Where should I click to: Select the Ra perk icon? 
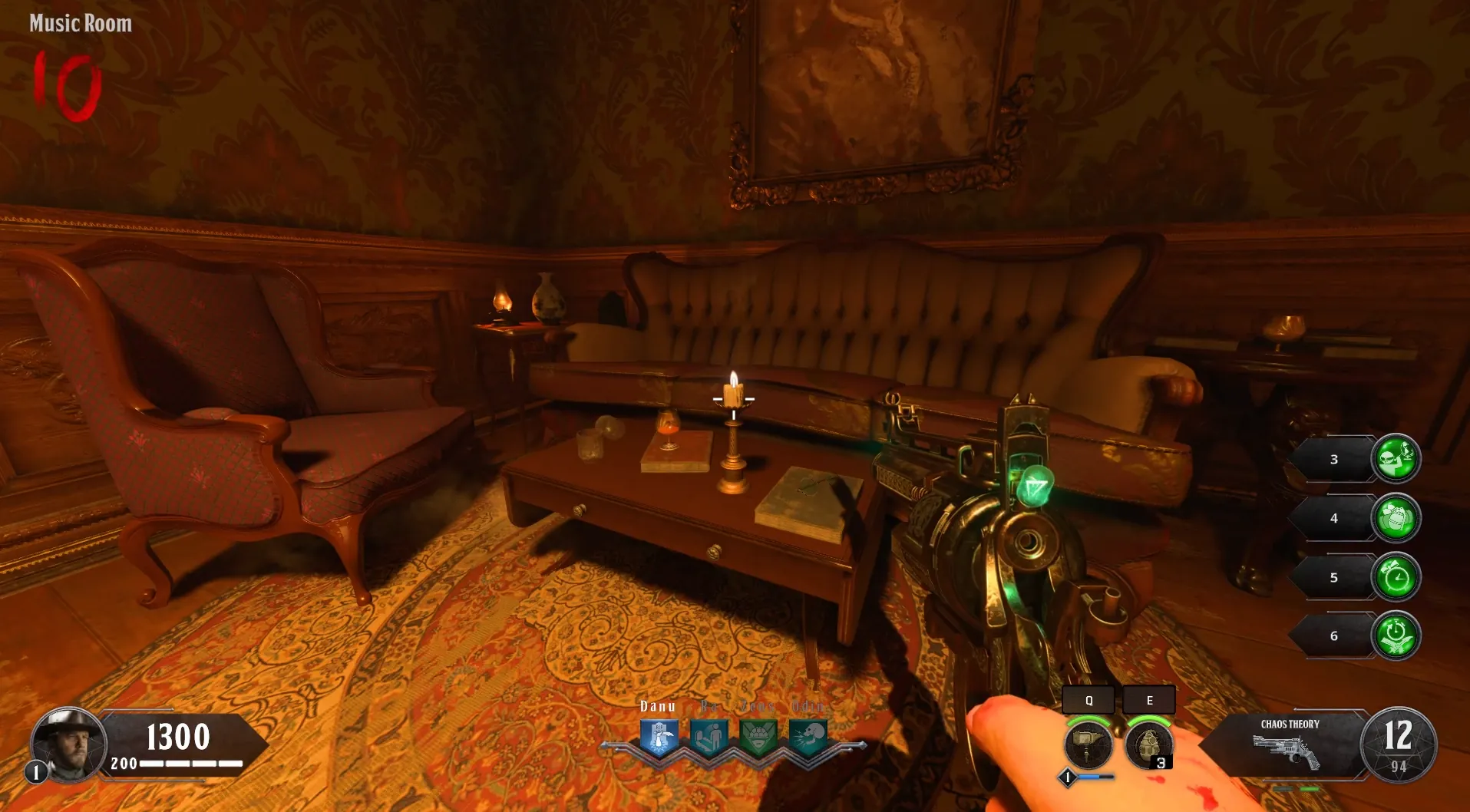coord(709,738)
